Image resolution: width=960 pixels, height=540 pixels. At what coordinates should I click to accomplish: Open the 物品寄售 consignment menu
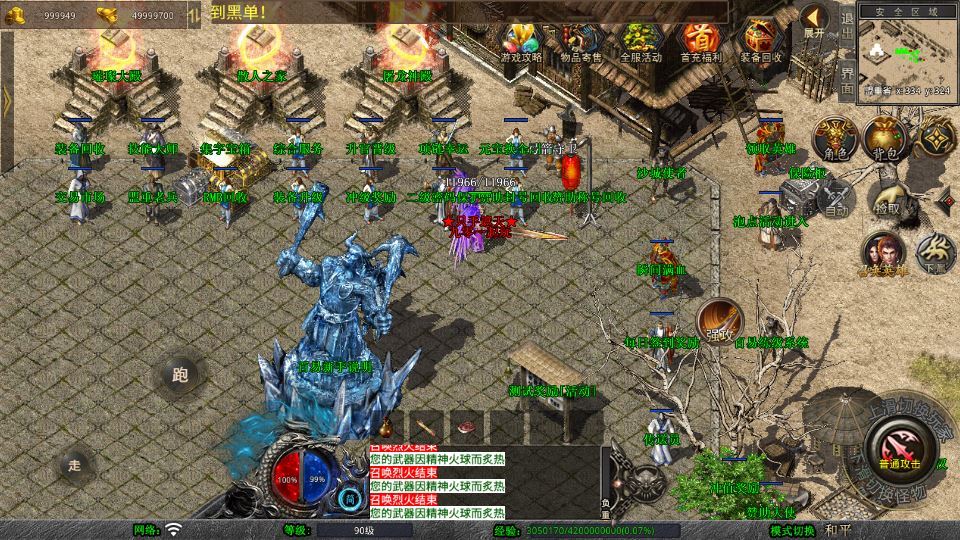(581, 40)
